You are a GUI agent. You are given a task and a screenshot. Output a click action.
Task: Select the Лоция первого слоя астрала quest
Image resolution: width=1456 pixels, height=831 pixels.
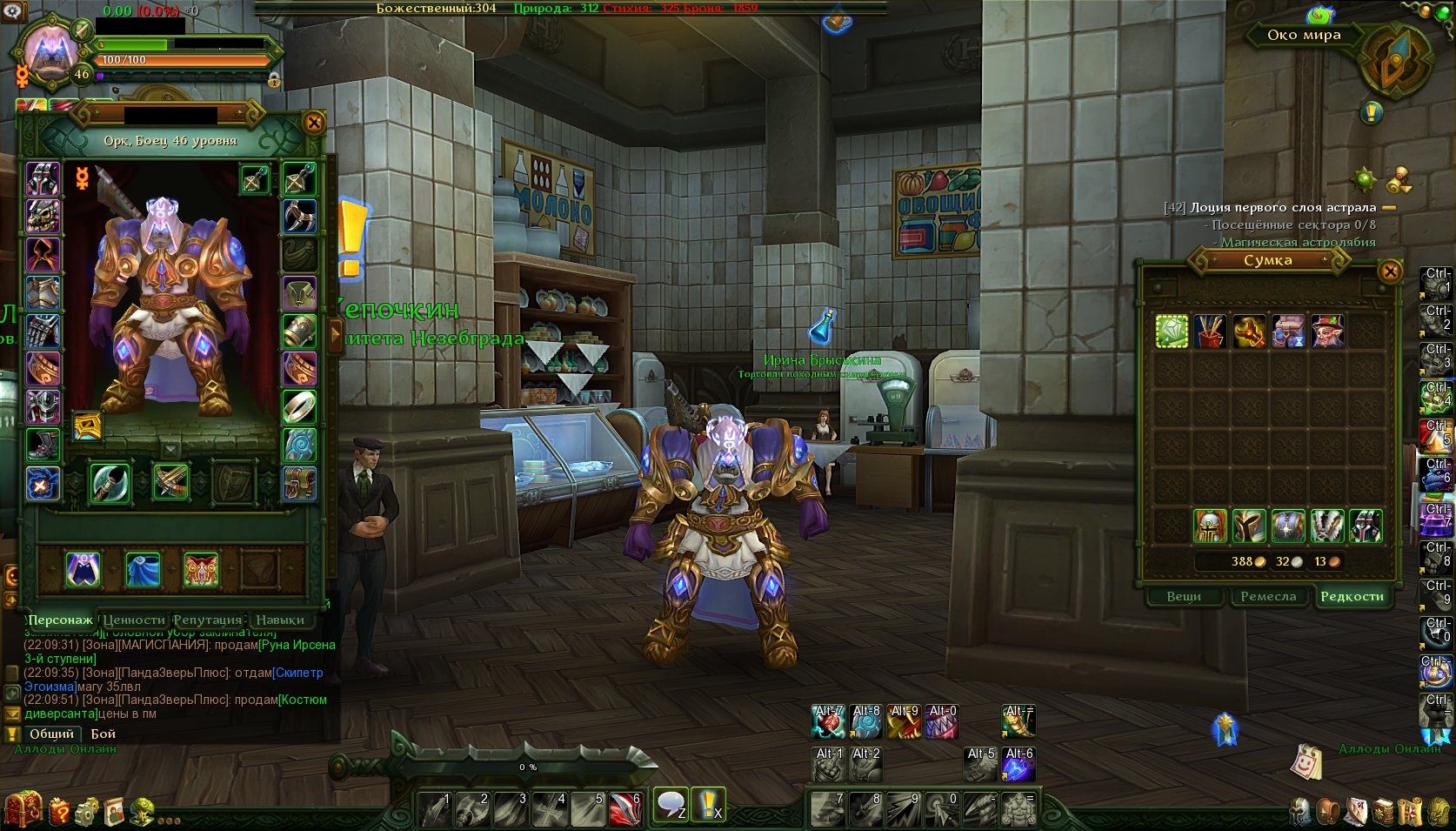click(1282, 207)
